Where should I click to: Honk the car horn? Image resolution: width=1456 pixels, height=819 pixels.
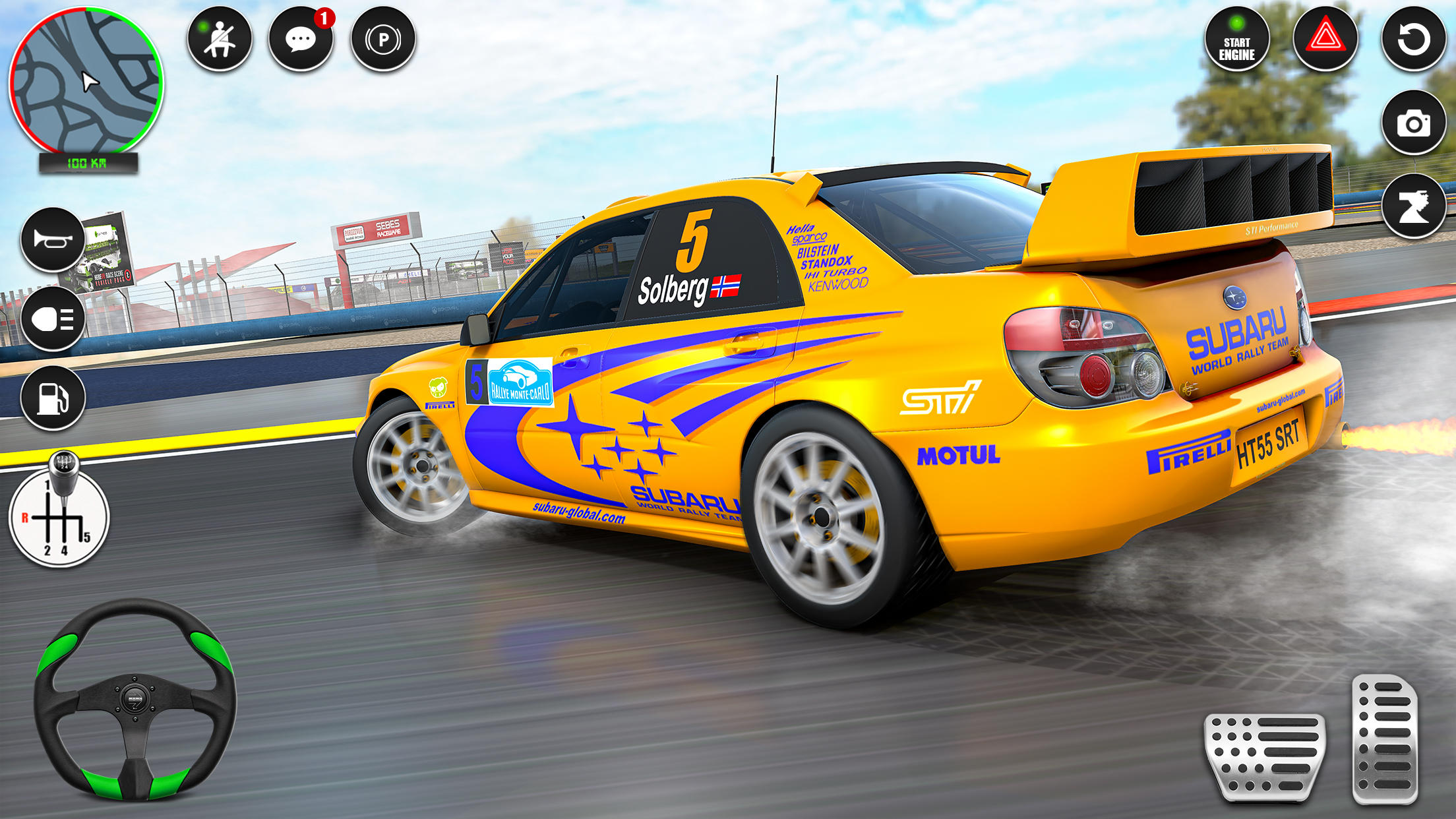click(x=53, y=239)
